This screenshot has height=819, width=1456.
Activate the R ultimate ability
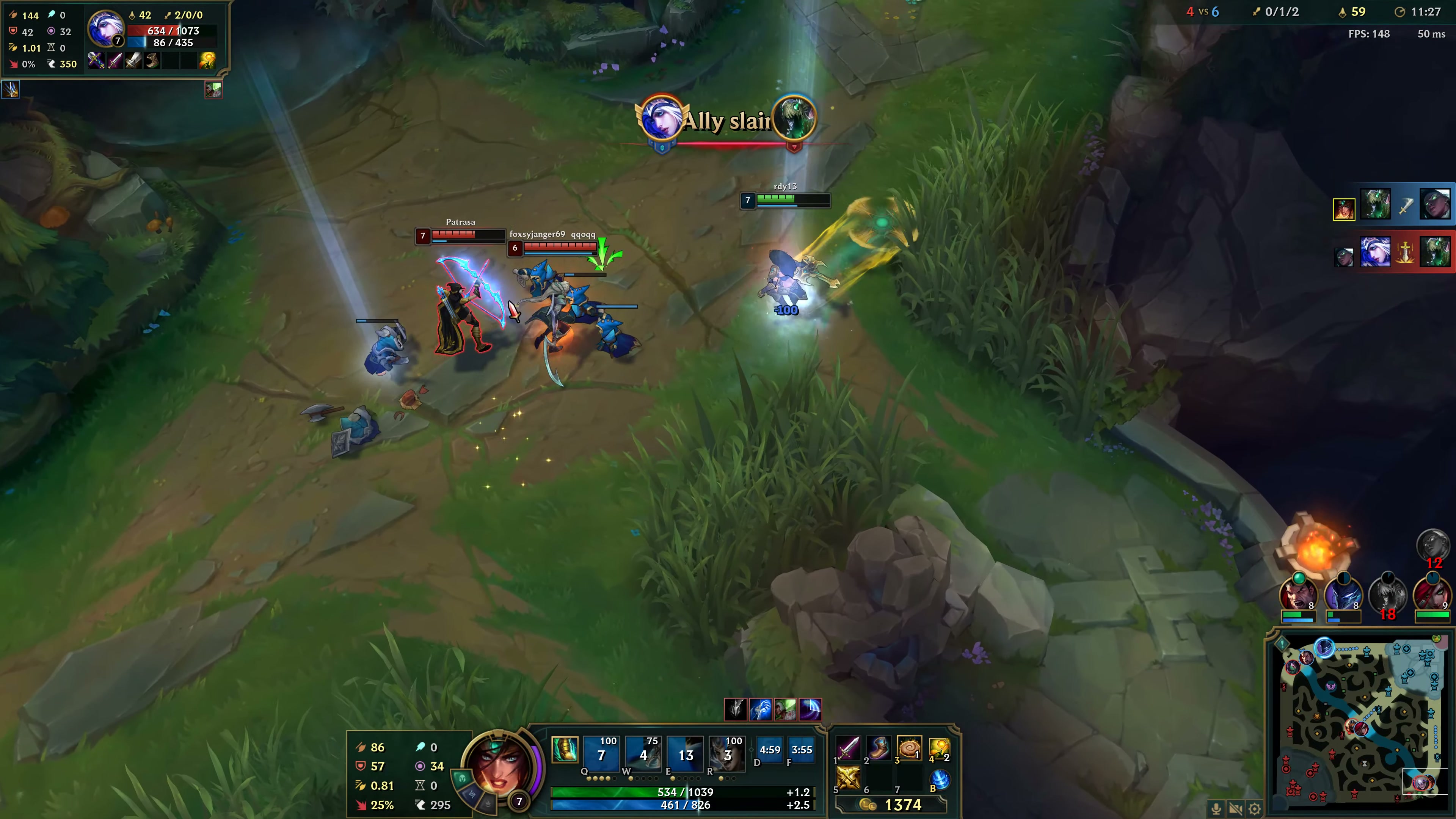pyautogui.click(x=728, y=755)
